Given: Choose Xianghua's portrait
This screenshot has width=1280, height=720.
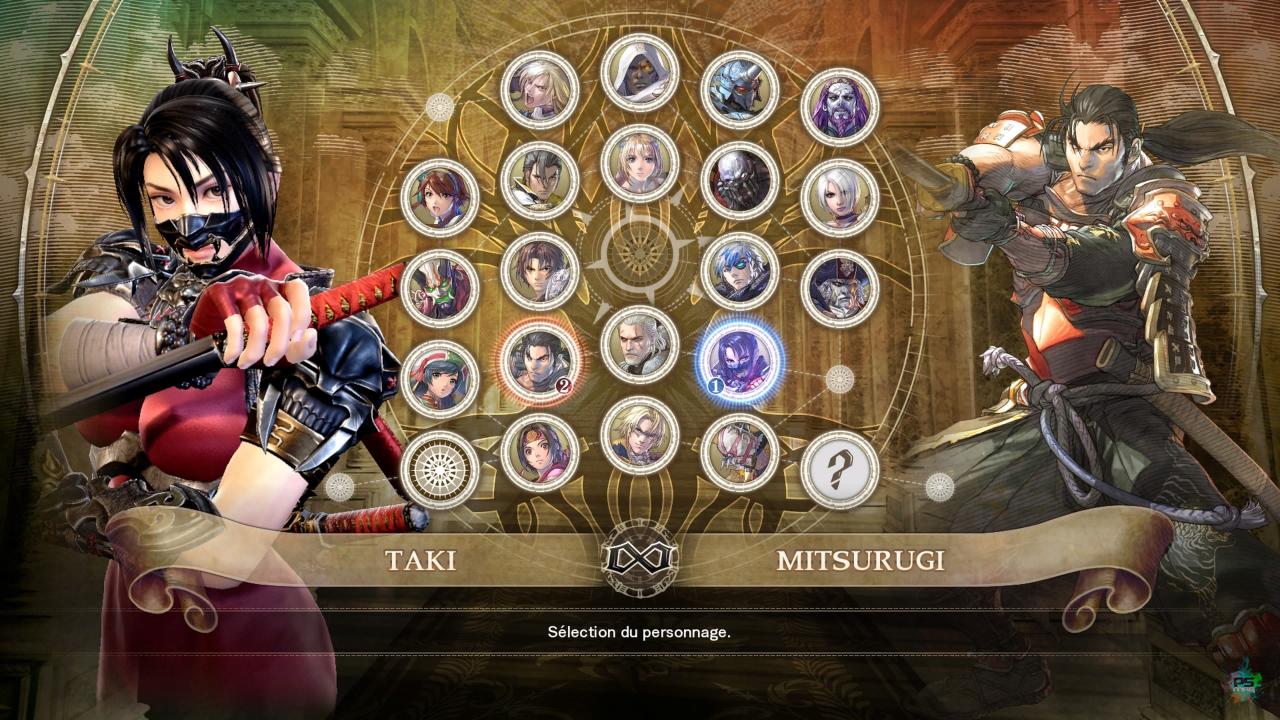Looking at the screenshot, I should click(440, 198).
